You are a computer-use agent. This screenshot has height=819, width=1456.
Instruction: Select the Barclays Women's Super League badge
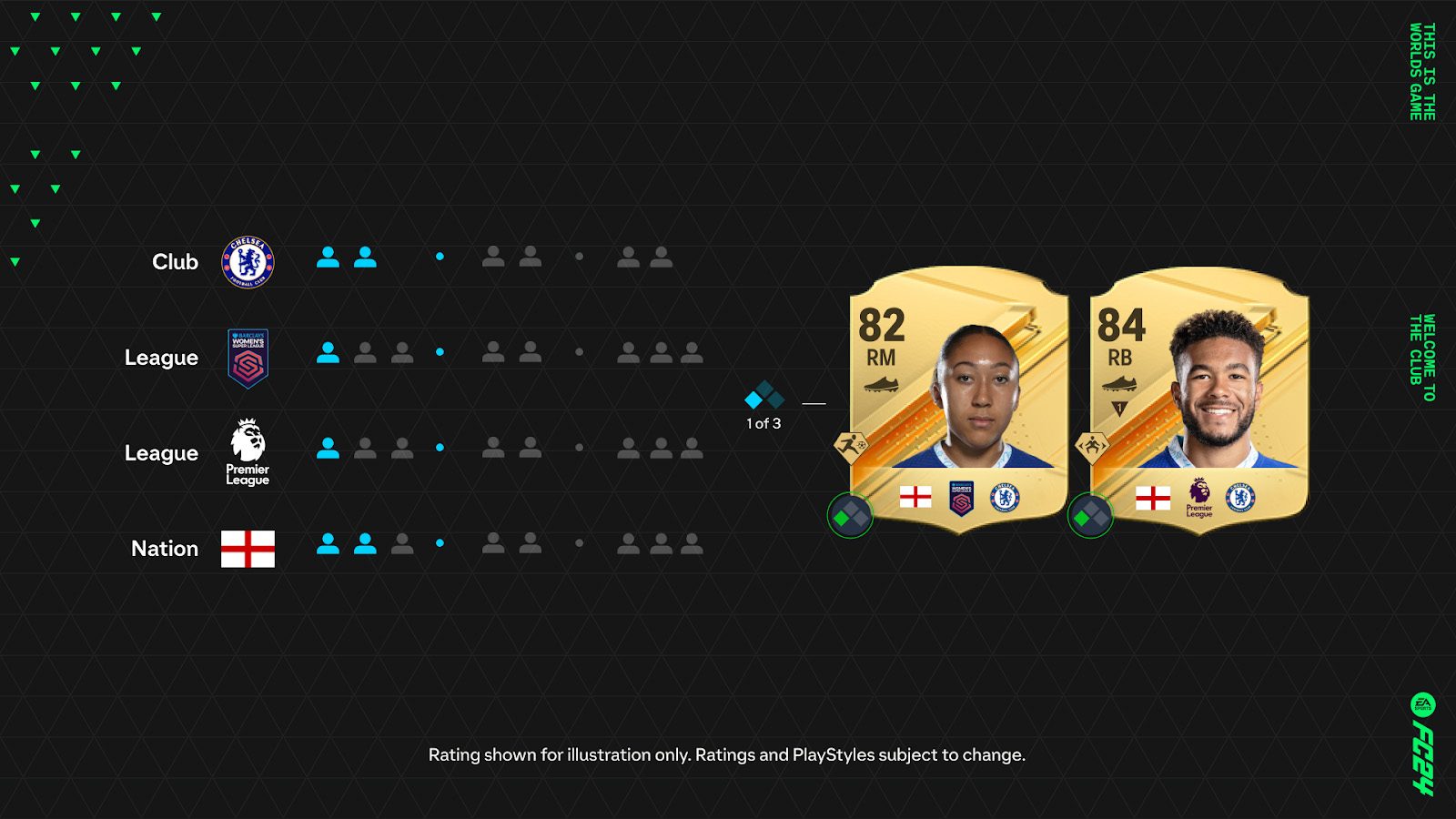pyautogui.click(x=247, y=357)
